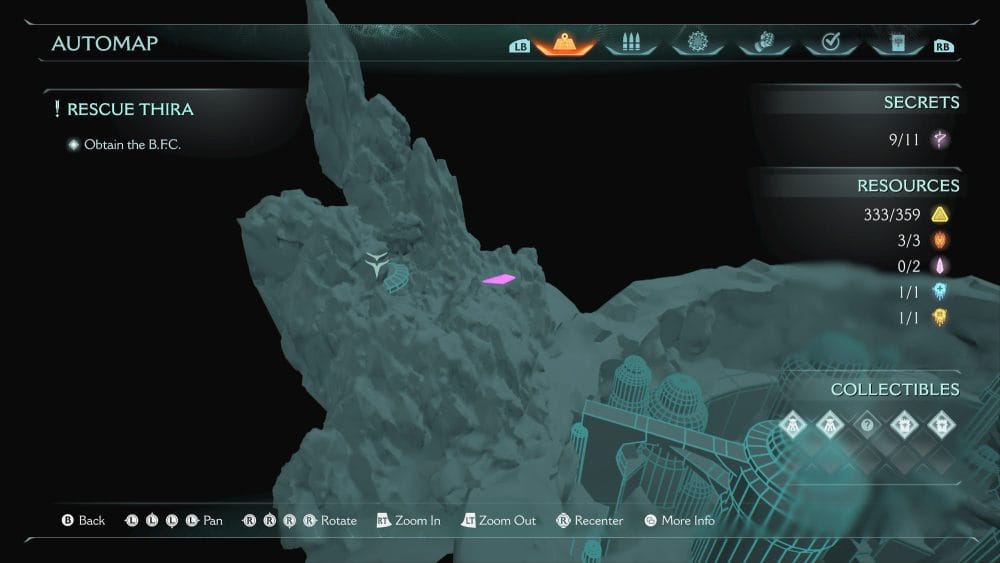The height and width of the screenshot is (563, 1000).
Task: Select the undiscovered question mark collectible
Action: [x=866, y=425]
